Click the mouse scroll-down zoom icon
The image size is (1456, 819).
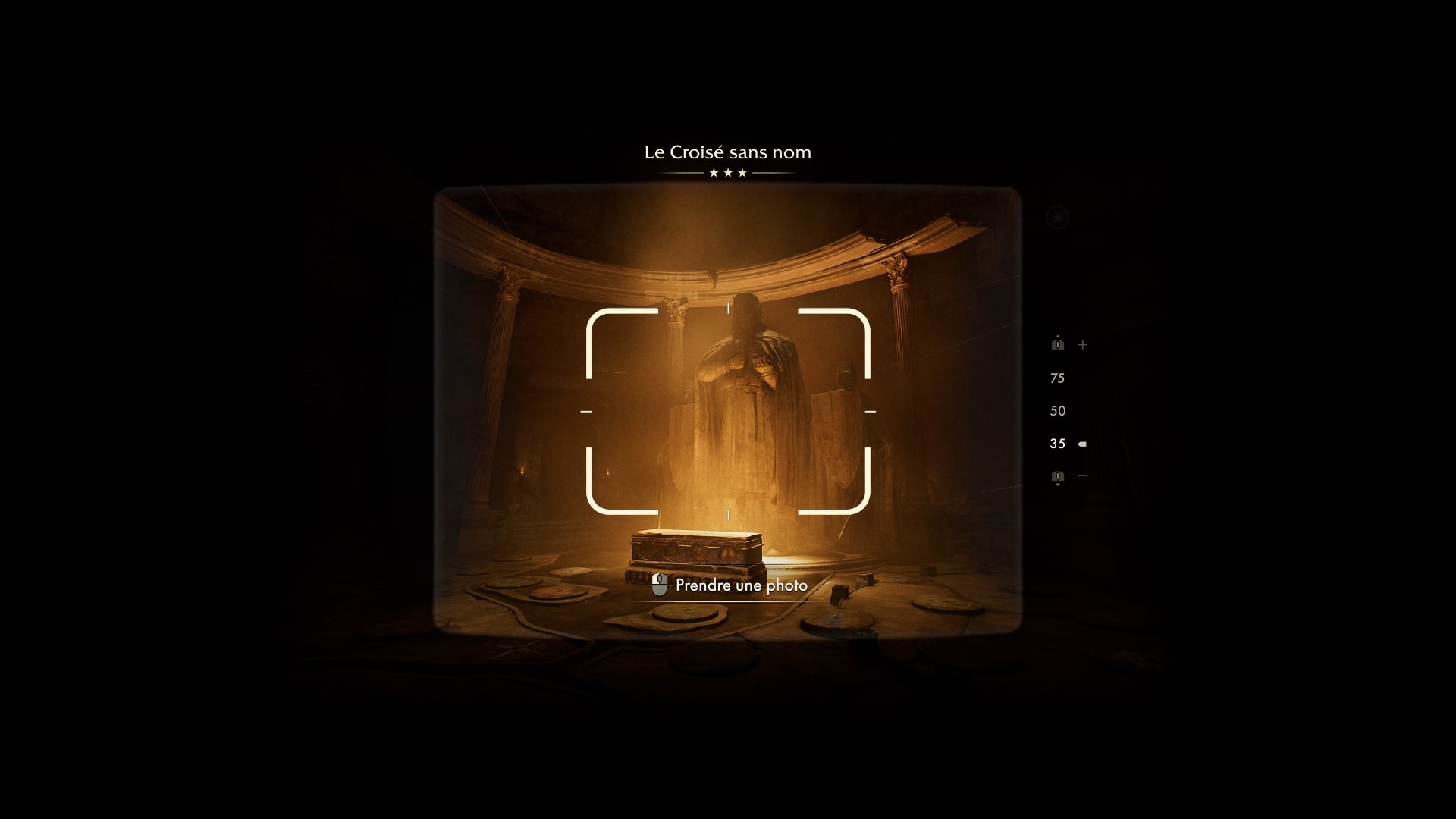click(x=1058, y=478)
